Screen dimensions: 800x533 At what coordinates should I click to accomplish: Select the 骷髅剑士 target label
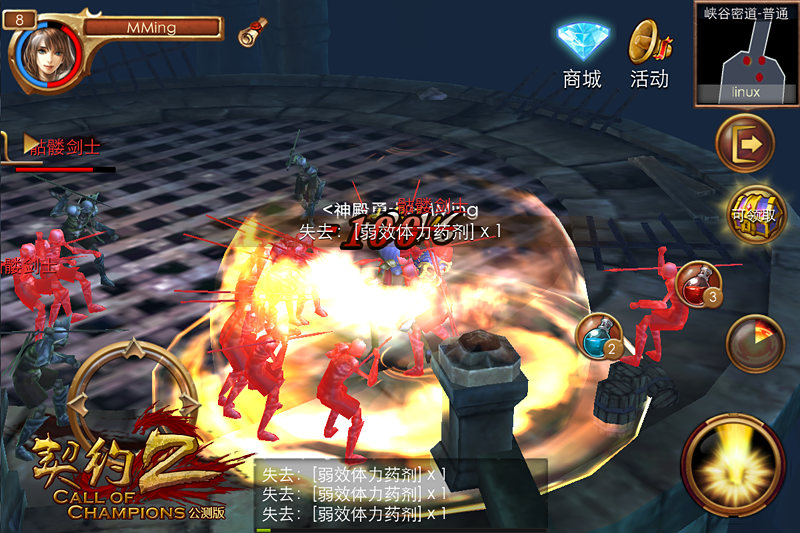pyautogui.click(x=62, y=148)
